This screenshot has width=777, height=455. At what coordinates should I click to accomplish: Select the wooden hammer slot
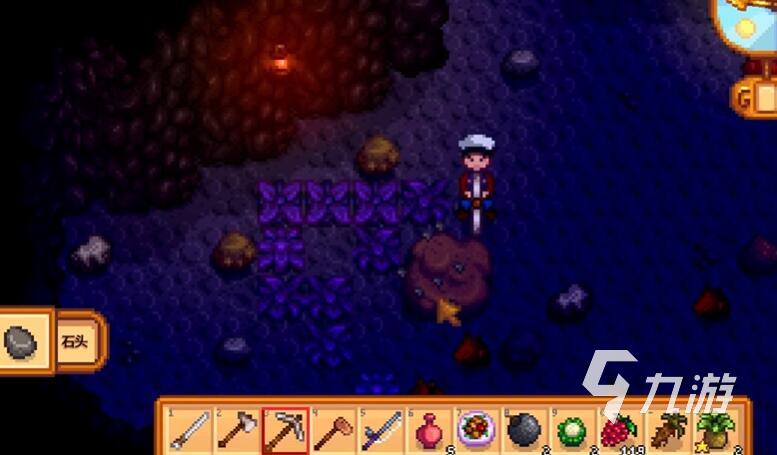[332, 430]
